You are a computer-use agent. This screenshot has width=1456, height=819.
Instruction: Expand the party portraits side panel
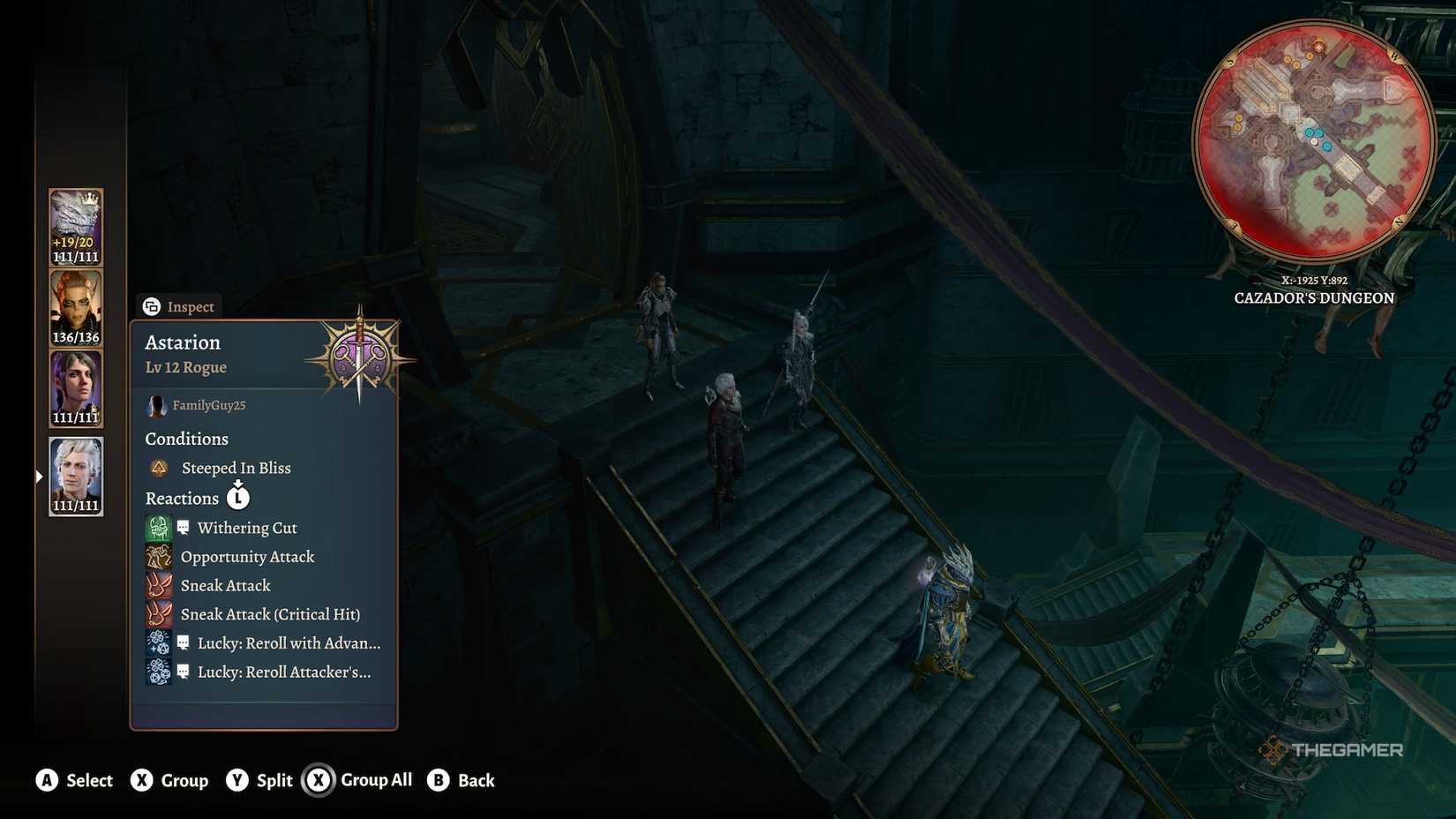click(37, 475)
